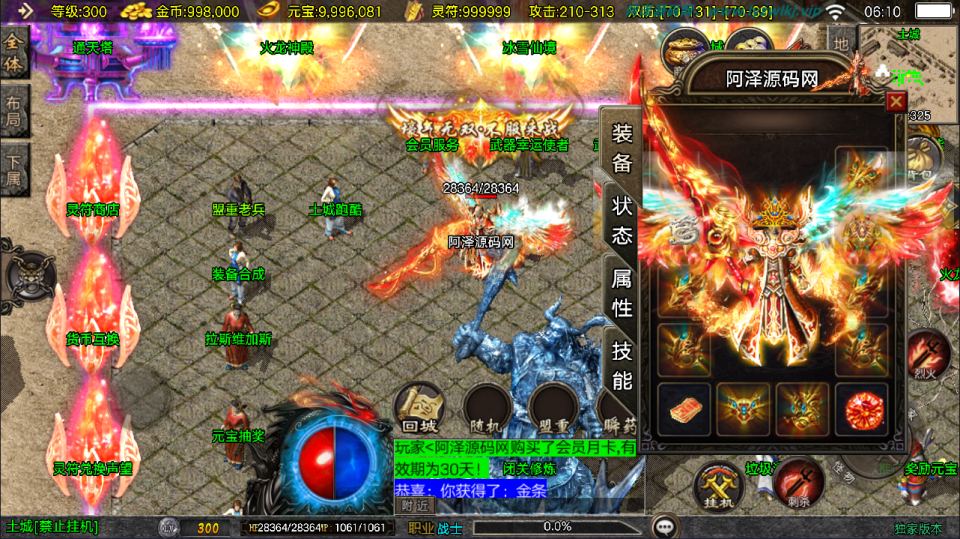Choose the 布局 side tab
The width and height of the screenshot is (960, 539).
[x=14, y=110]
